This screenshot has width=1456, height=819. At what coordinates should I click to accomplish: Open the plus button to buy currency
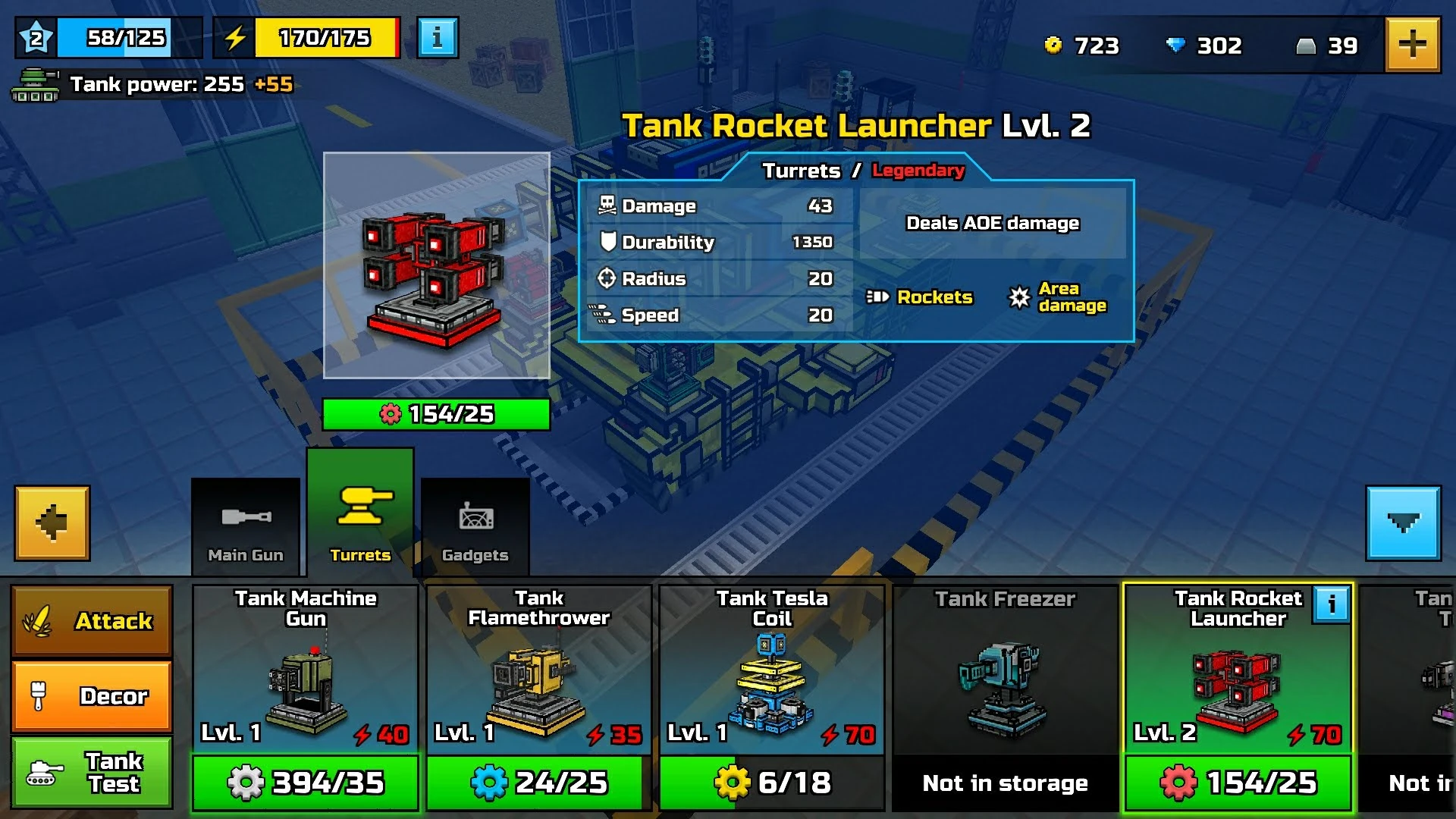click(1414, 45)
